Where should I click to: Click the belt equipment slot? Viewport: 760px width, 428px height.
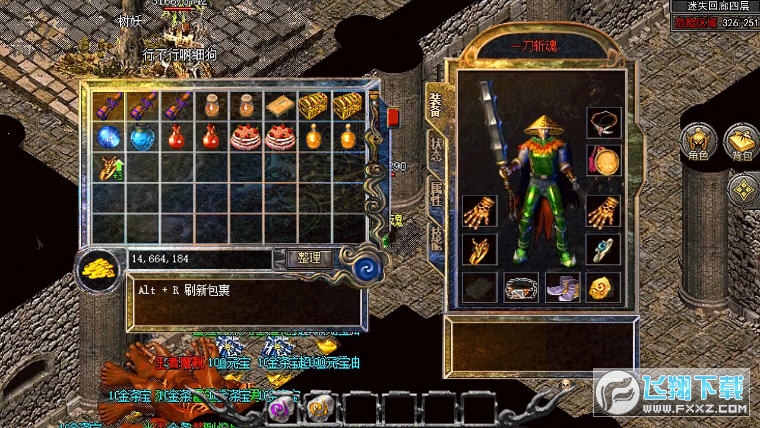pos(520,288)
